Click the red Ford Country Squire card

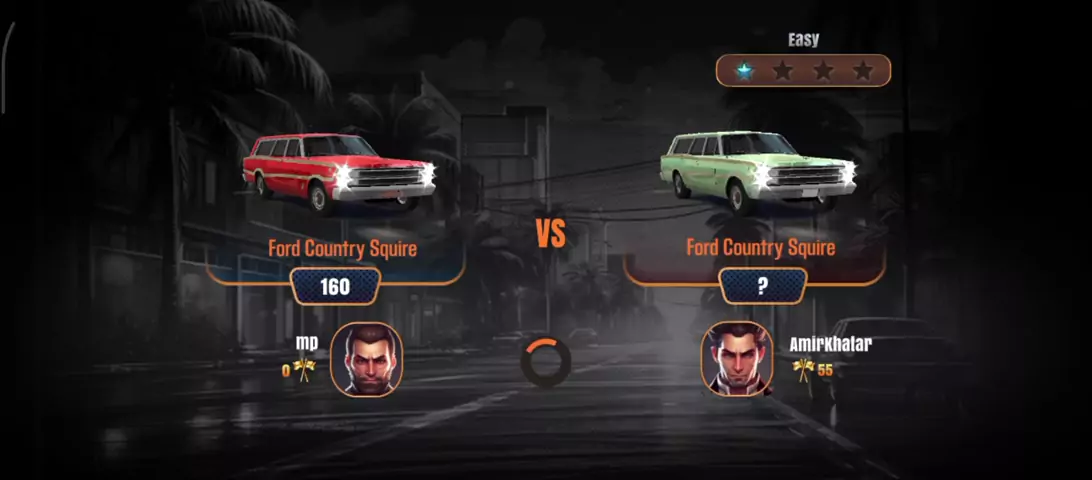pos(340,172)
